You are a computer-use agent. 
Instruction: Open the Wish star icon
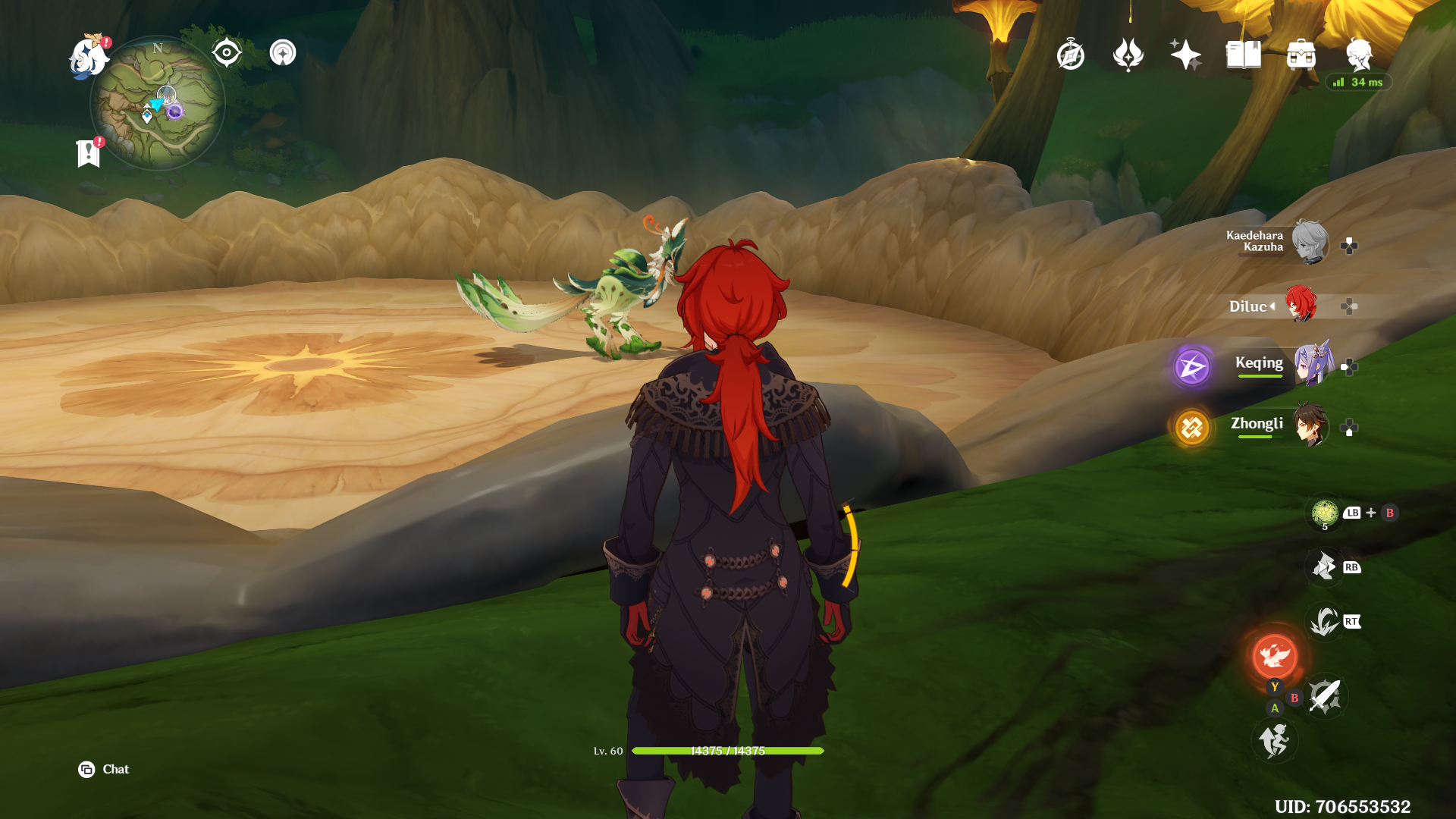pyautogui.click(x=1187, y=54)
